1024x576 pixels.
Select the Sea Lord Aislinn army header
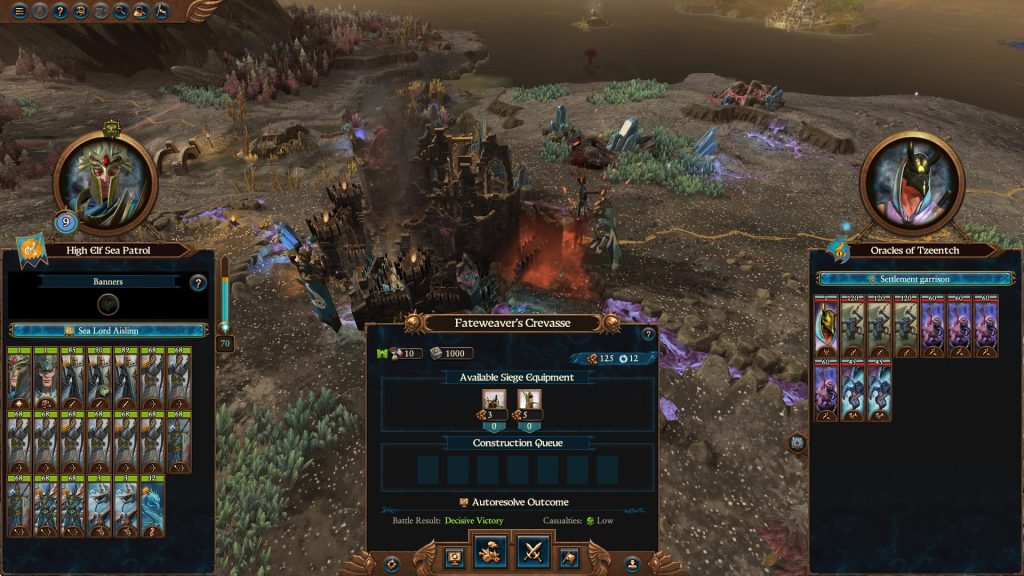[x=108, y=330]
